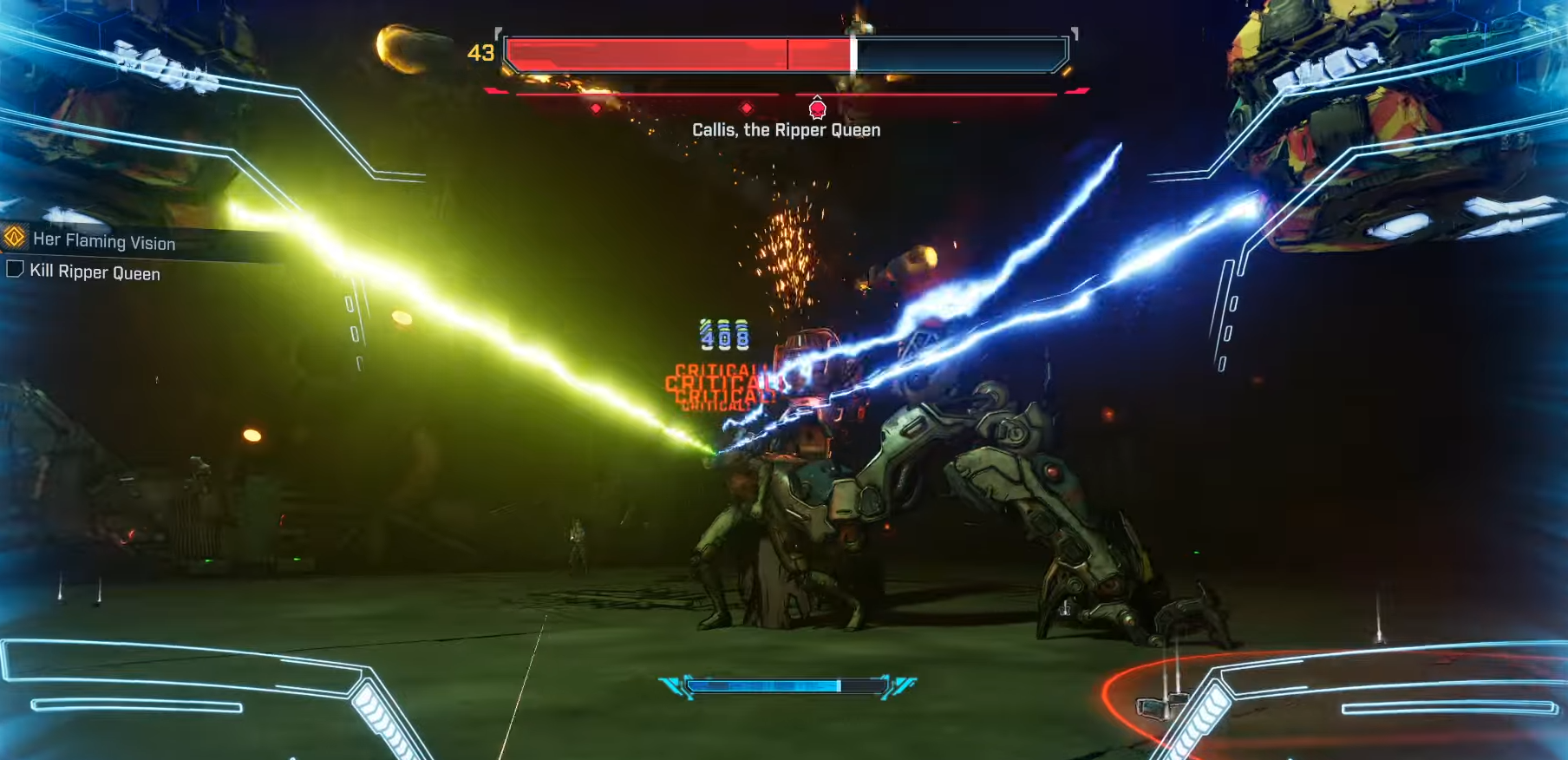Image resolution: width=1568 pixels, height=760 pixels.
Task: Expand the Her Flaming Vision quest tracker
Action: (x=104, y=242)
